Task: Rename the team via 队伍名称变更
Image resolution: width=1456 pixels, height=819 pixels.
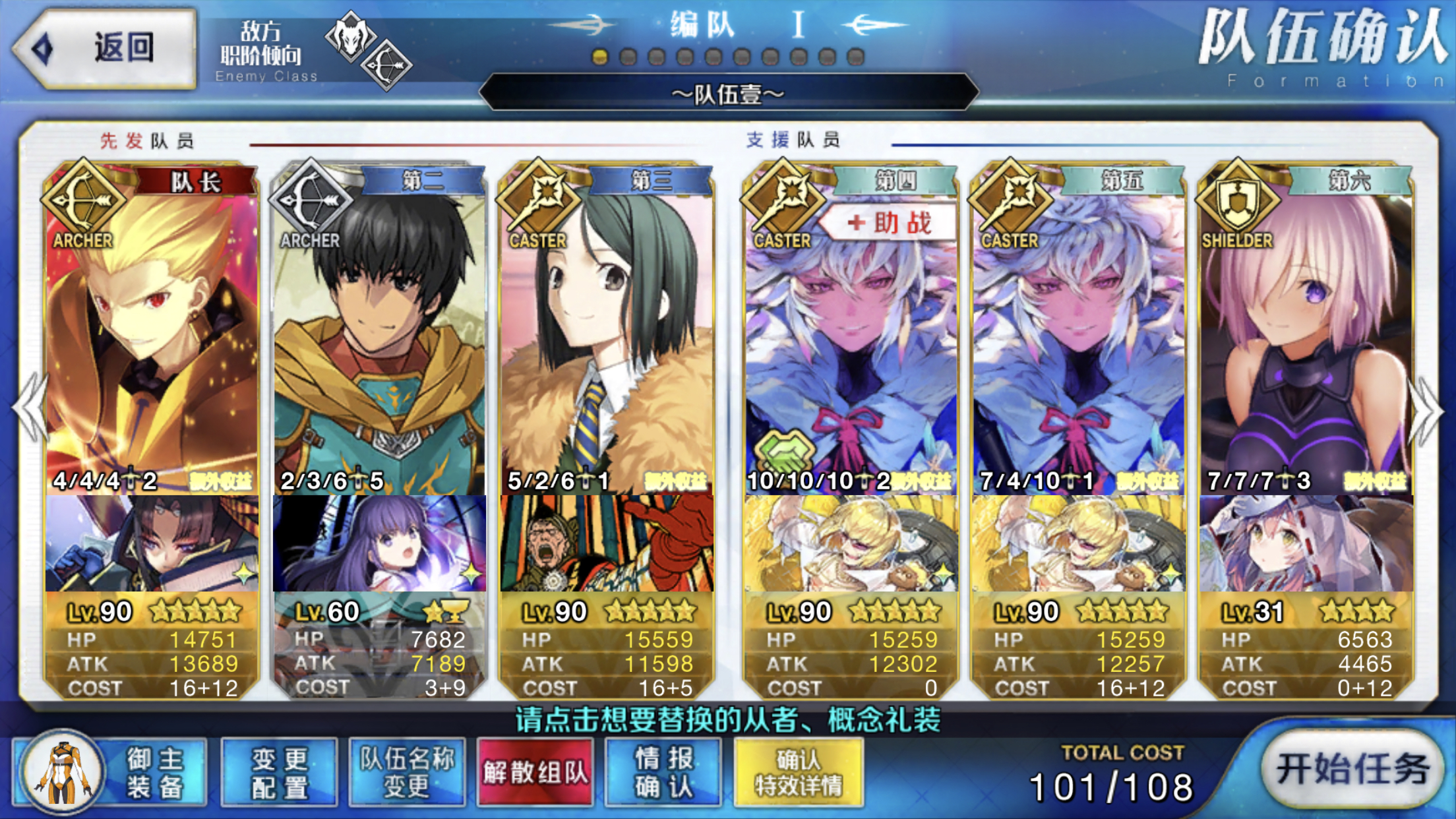Action: (x=407, y=773)
